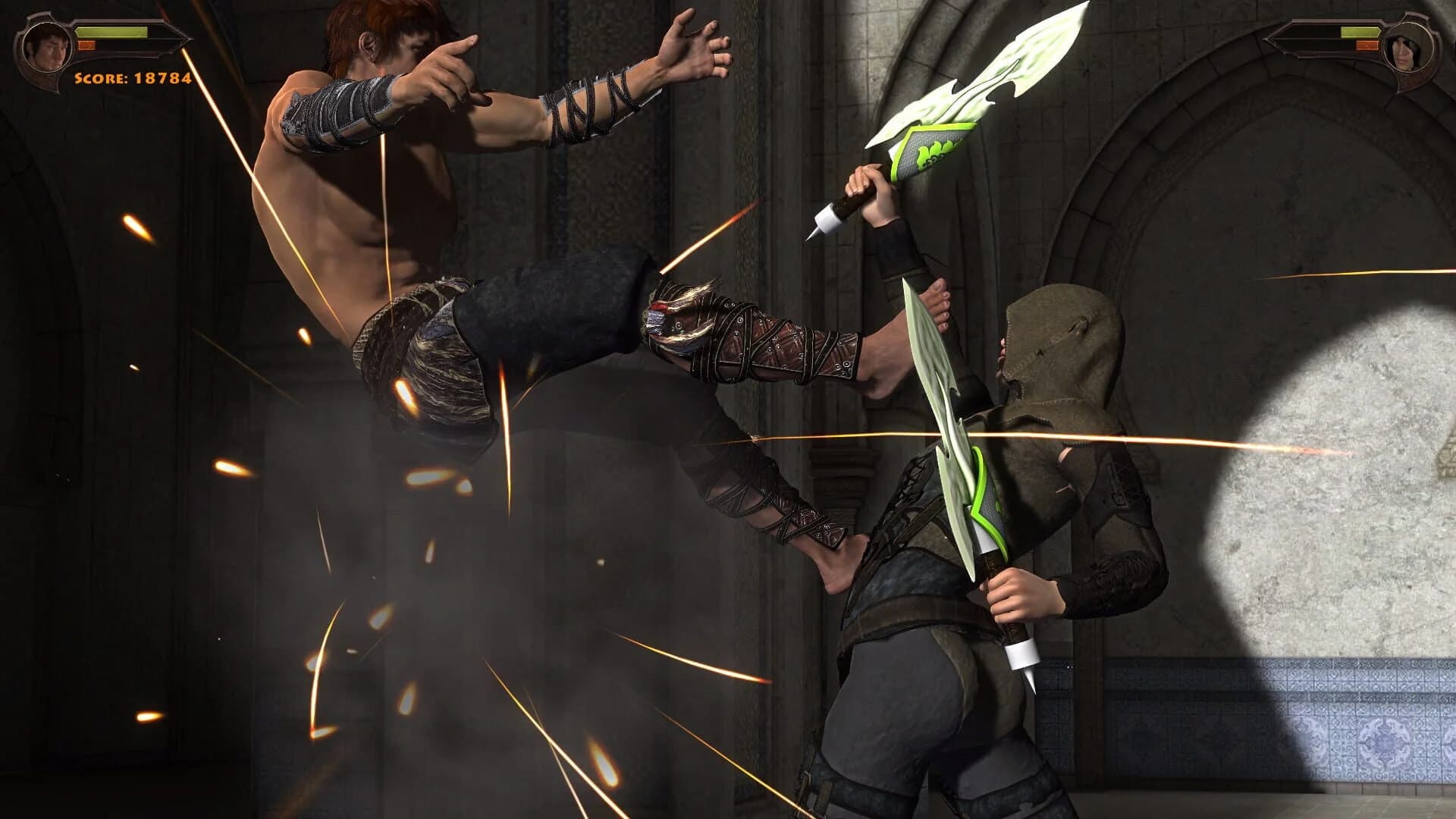Toggle the right player's orange power indicator
The height and width of the screenshot is (819, 1456).
pyautogui.click(x=1367, y=45)
